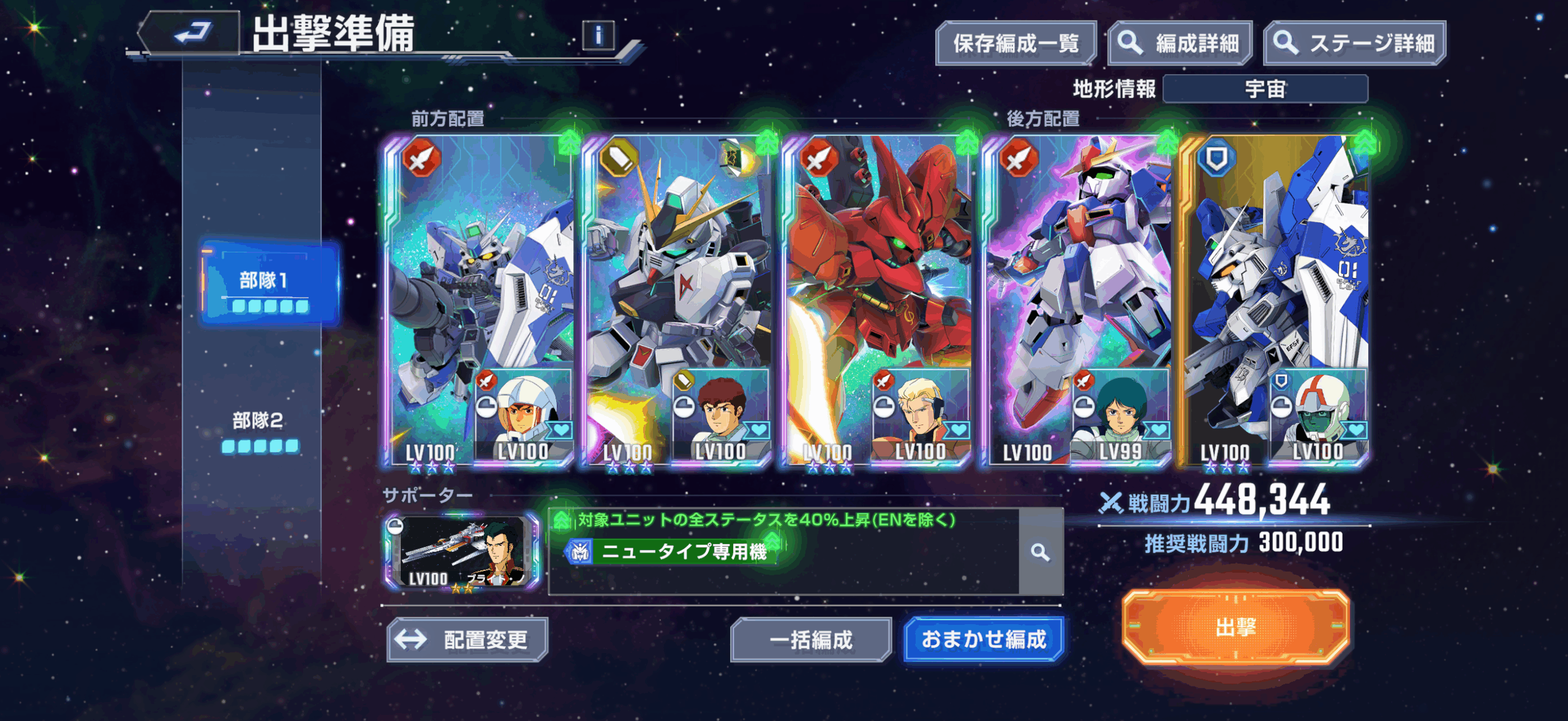Image resolution: width=1568 pixels, height=721 pixels.
Task: Select the 部隊1 squad tab
Action: tap(269, 284)
